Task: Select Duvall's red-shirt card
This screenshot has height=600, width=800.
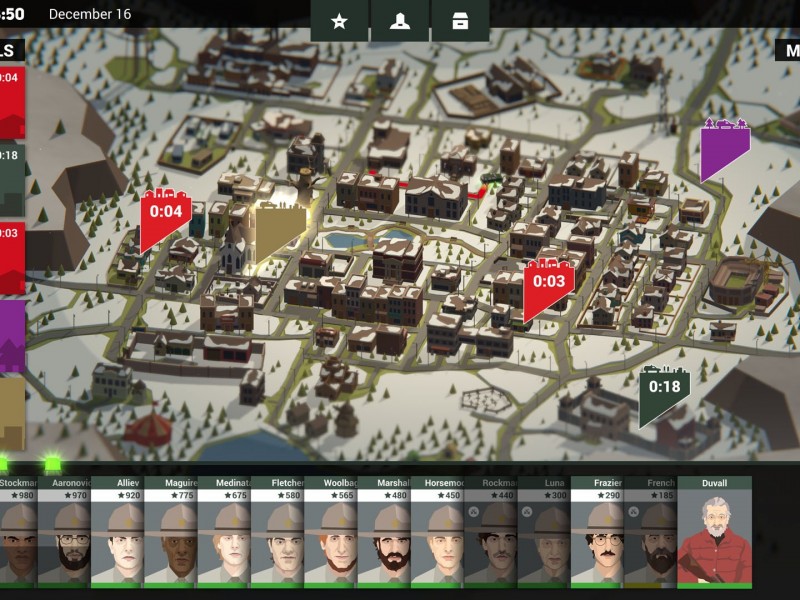Action: point(714,530)
